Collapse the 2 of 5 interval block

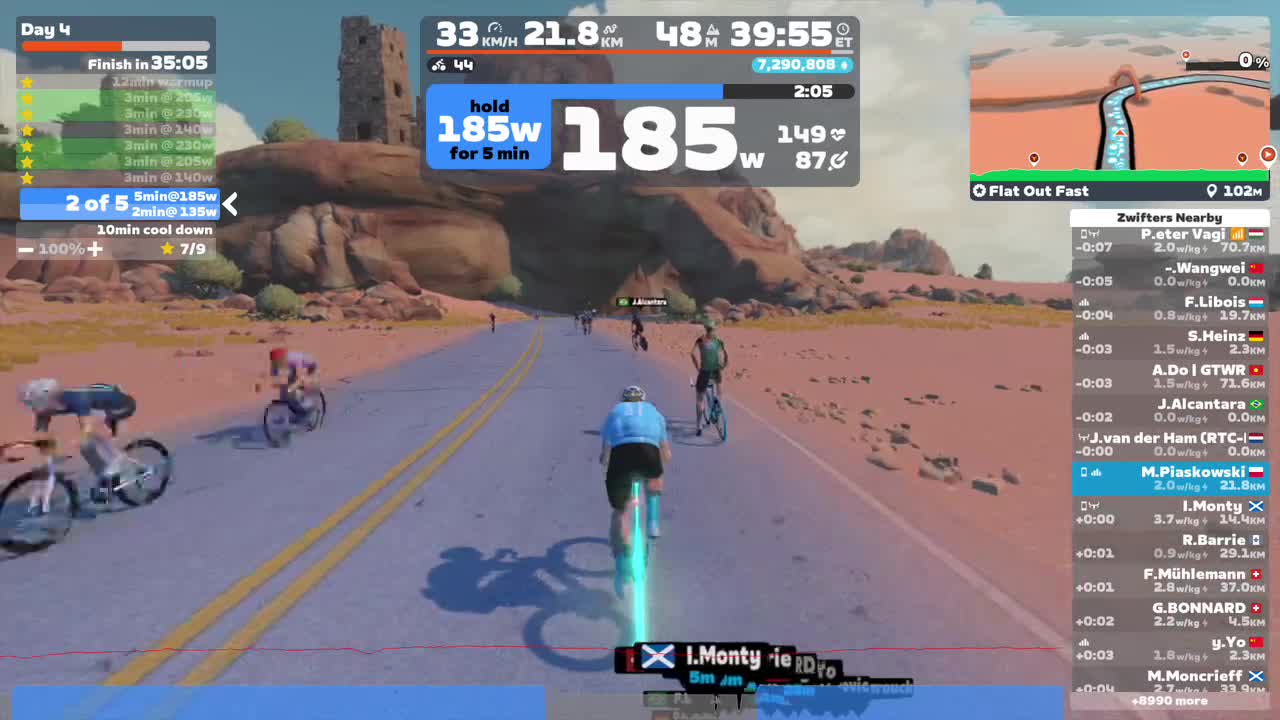96,204
